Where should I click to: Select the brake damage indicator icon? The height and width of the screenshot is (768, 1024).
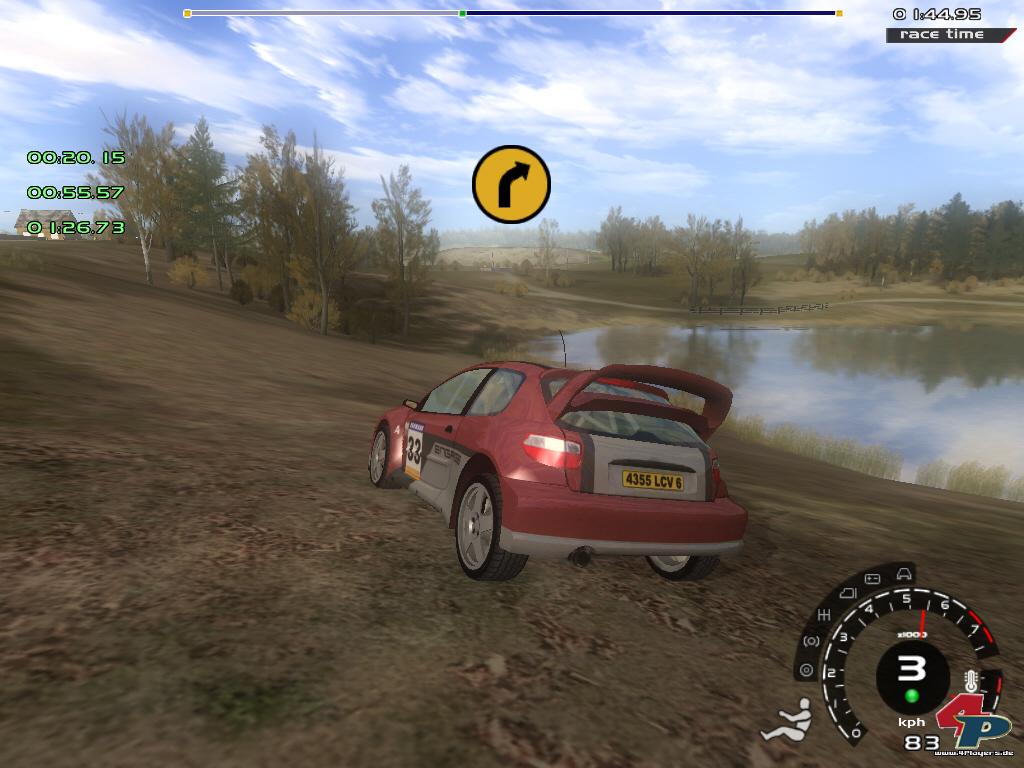810,640
